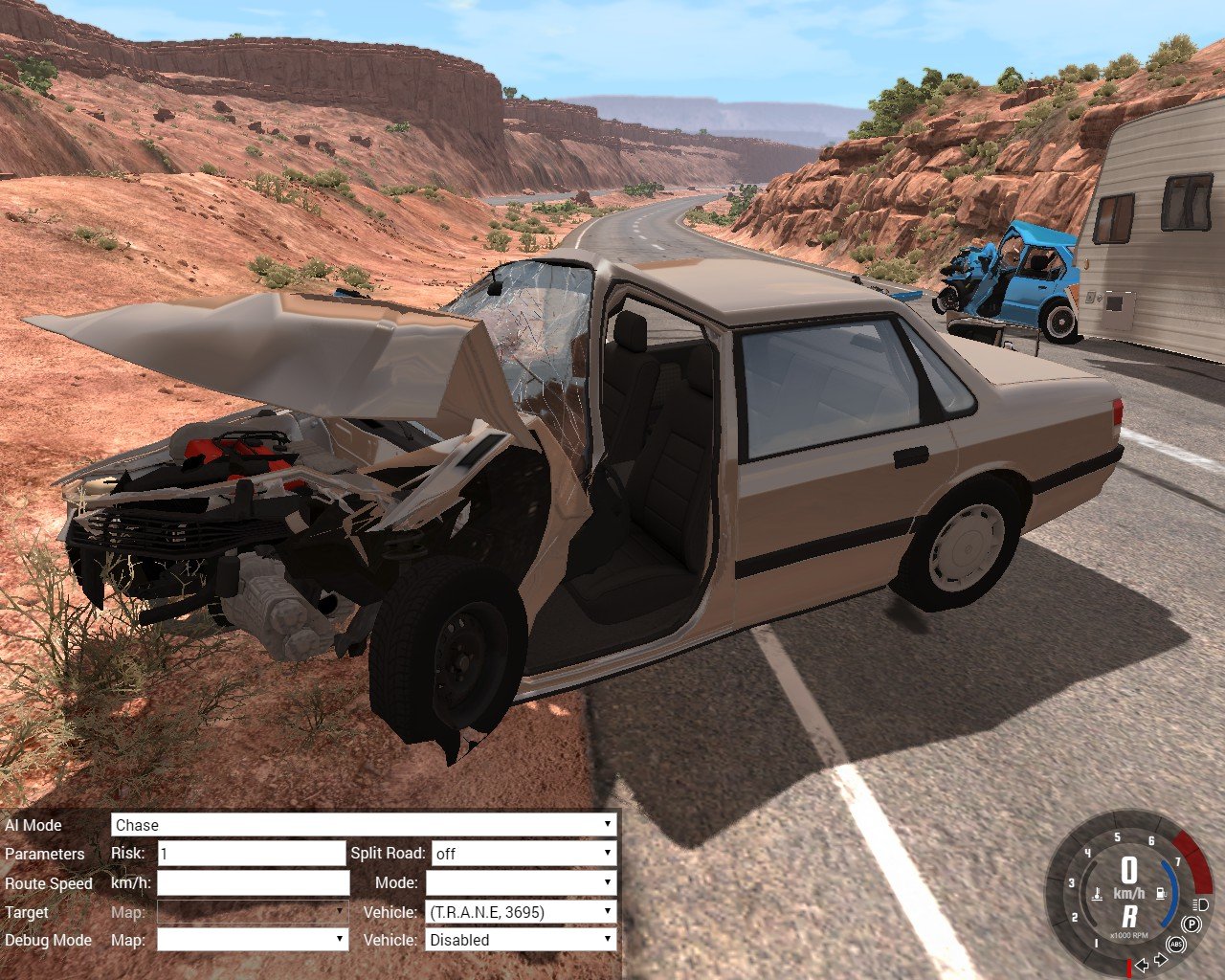
Task: Open the Split Road dropdown
Action: (x=523, y=854)
